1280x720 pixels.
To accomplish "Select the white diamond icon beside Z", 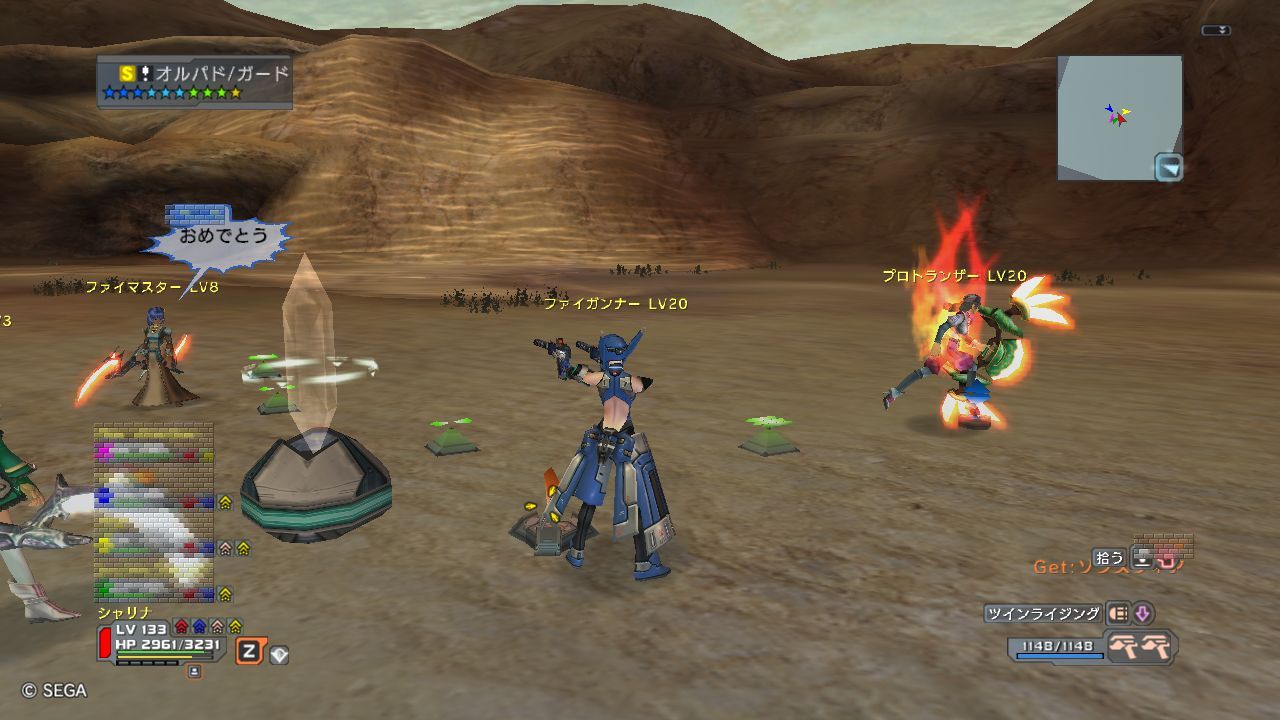I will (279, 654).
